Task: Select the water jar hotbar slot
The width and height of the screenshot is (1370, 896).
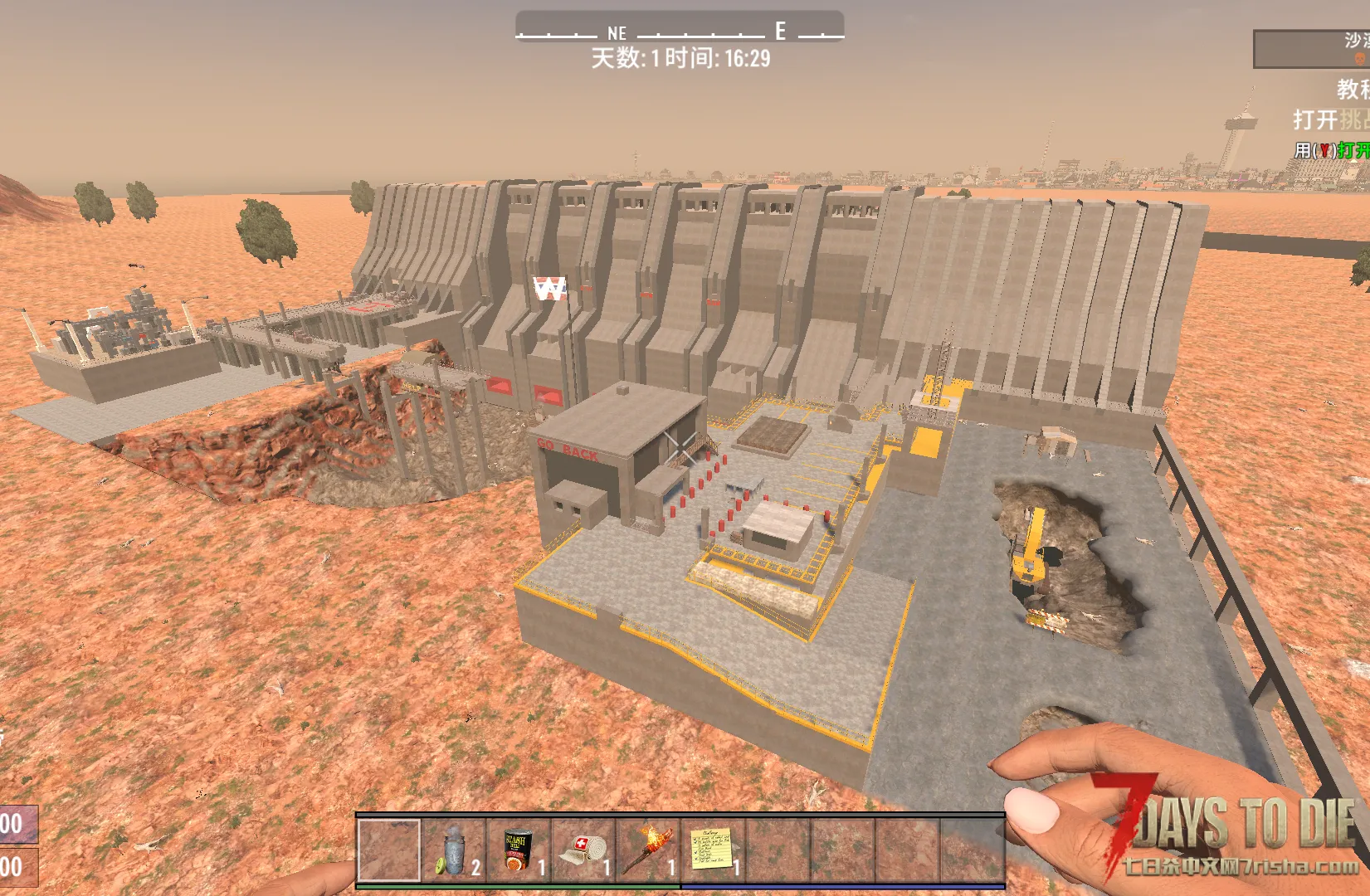Action: tap(454, 850)
